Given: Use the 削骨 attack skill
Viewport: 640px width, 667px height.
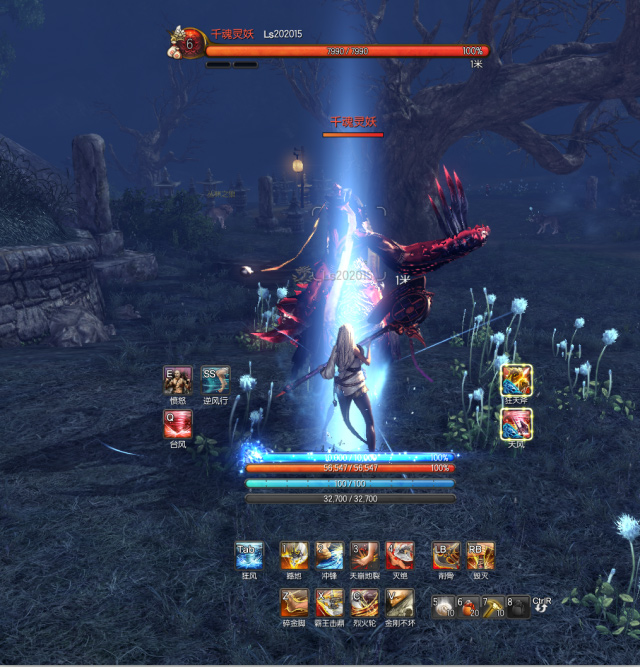Looking at the screenshot, I should pos(446,555).
